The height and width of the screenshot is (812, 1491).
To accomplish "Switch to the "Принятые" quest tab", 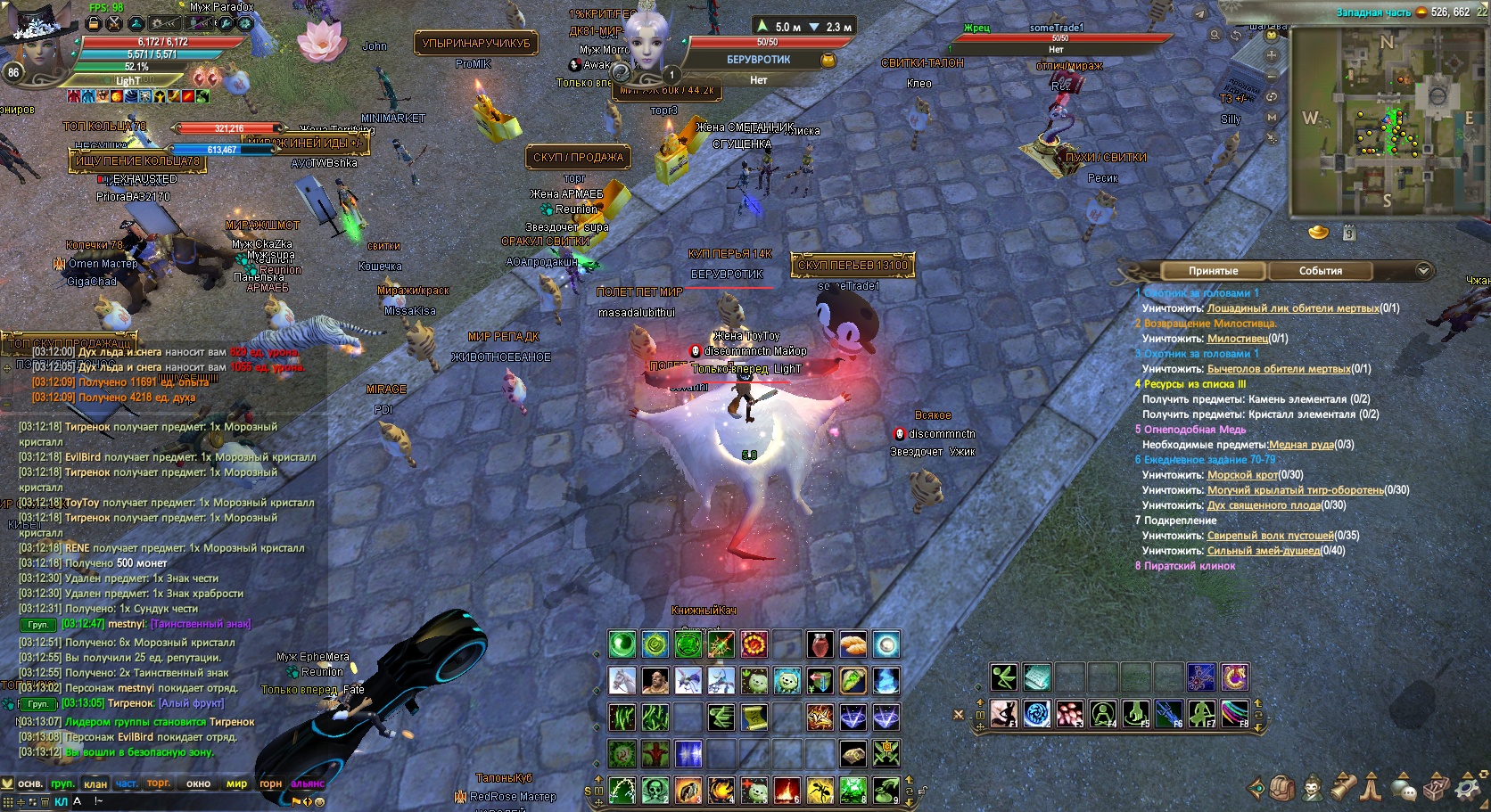I will [x=1213, y=271].
